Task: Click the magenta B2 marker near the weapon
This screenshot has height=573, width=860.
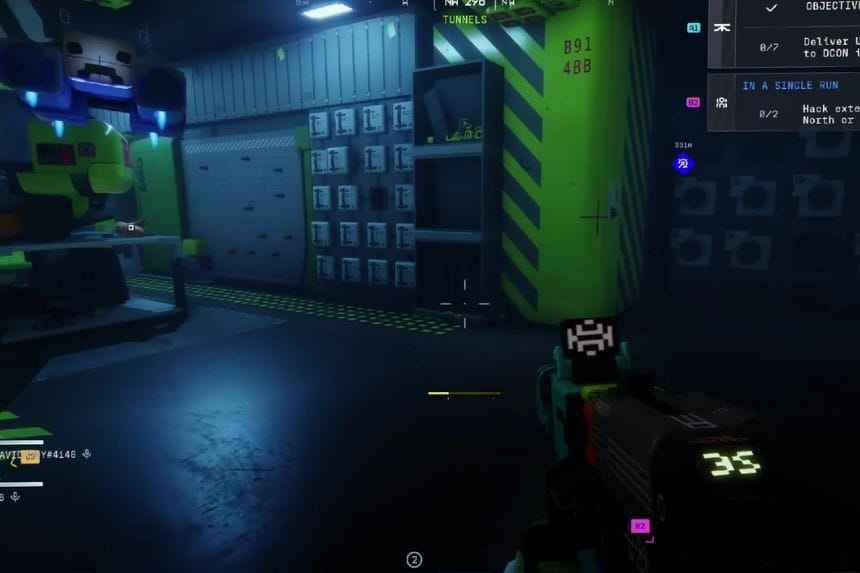Action: click(x=640, y=525)
